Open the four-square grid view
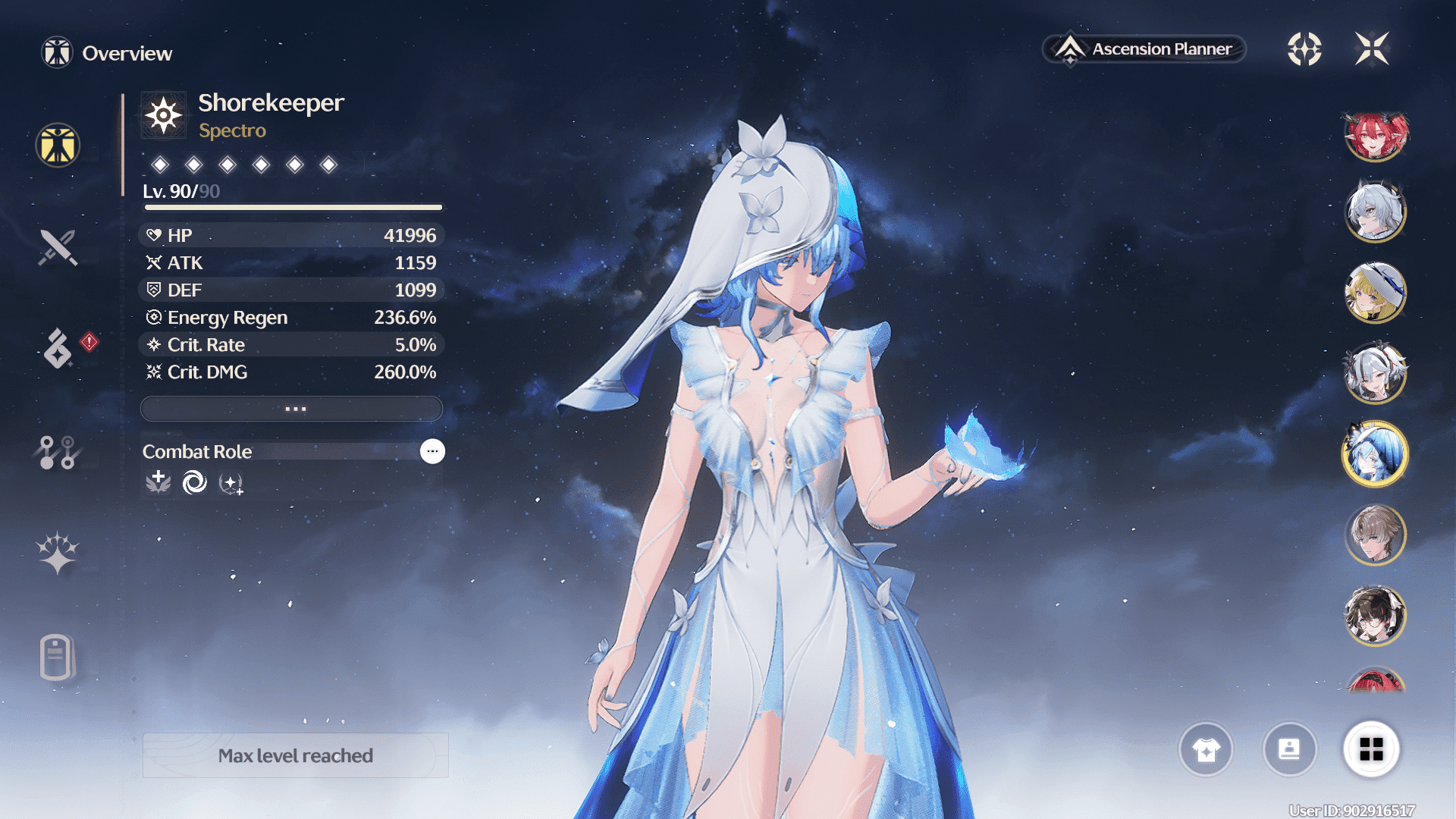 click(x=1371, y=749)
